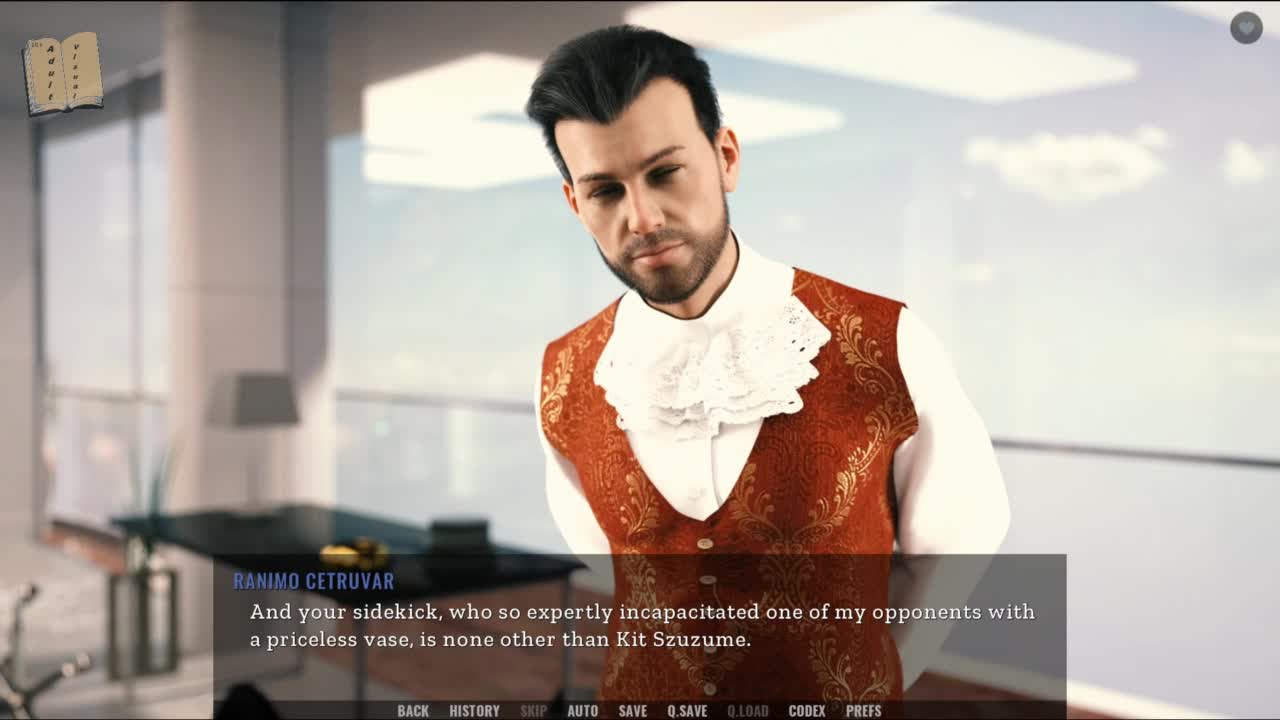The height and width of the screenshot is (720, 1280).
Task: Go back with the BACK button
Action: (413, 711)
